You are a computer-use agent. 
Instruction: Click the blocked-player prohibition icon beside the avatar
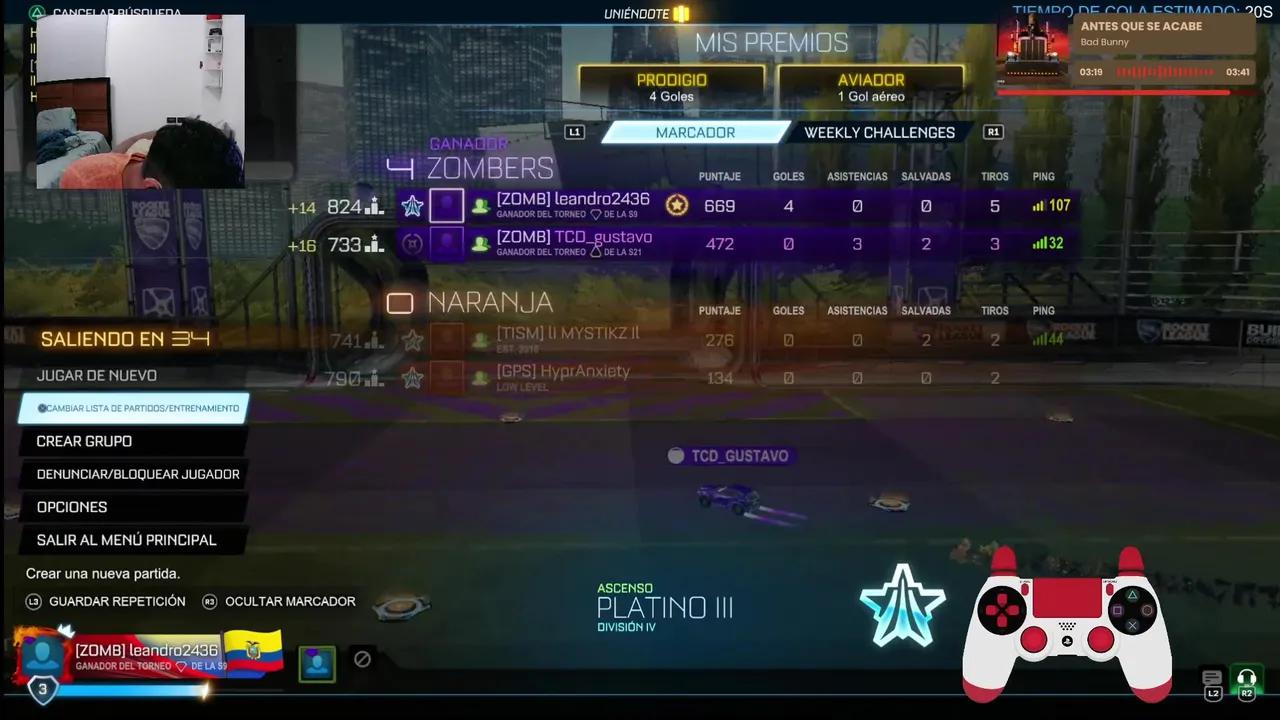pos(362,659)
